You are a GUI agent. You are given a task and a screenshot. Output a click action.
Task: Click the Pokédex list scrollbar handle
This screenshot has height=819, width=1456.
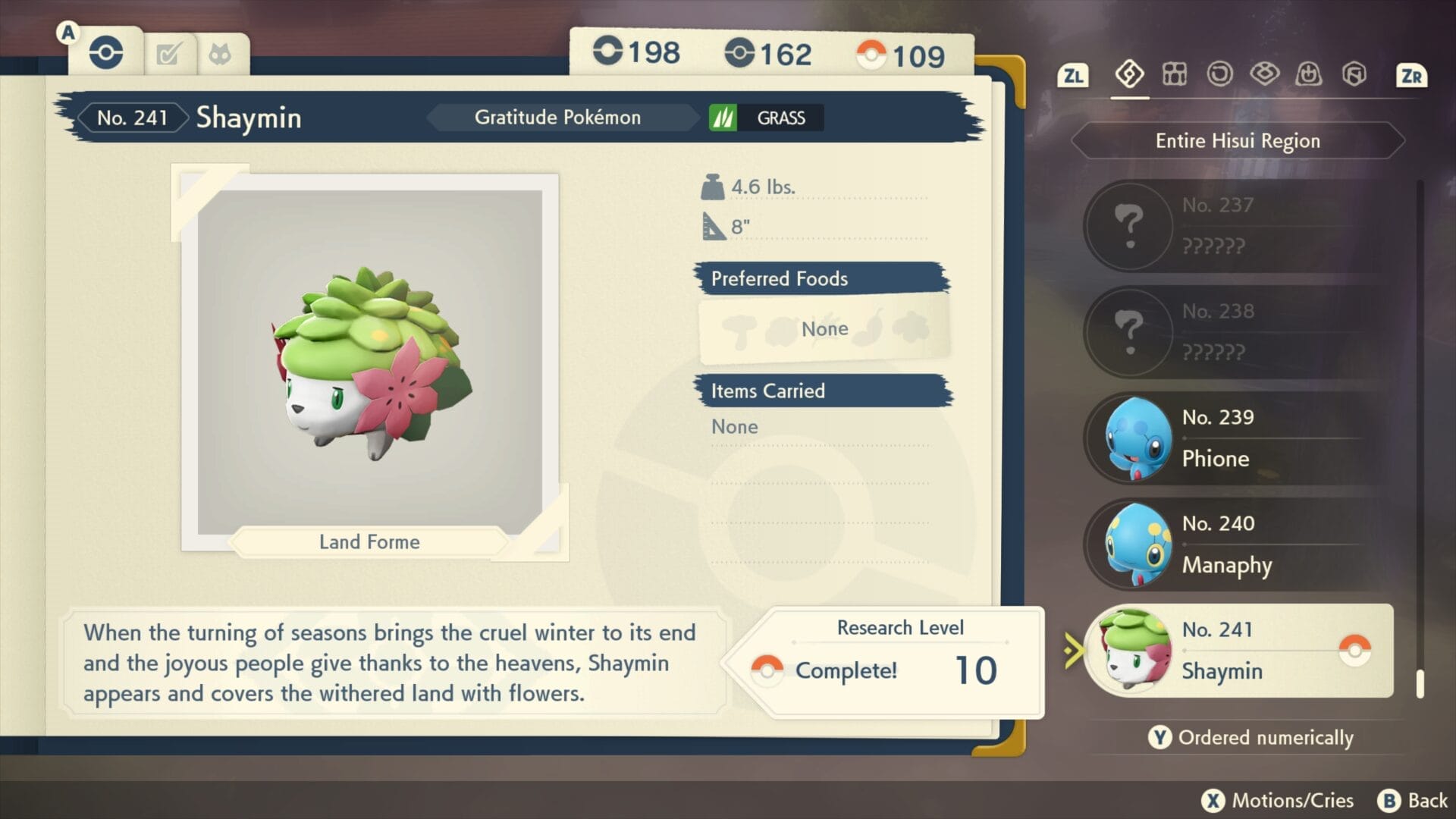1420,683
